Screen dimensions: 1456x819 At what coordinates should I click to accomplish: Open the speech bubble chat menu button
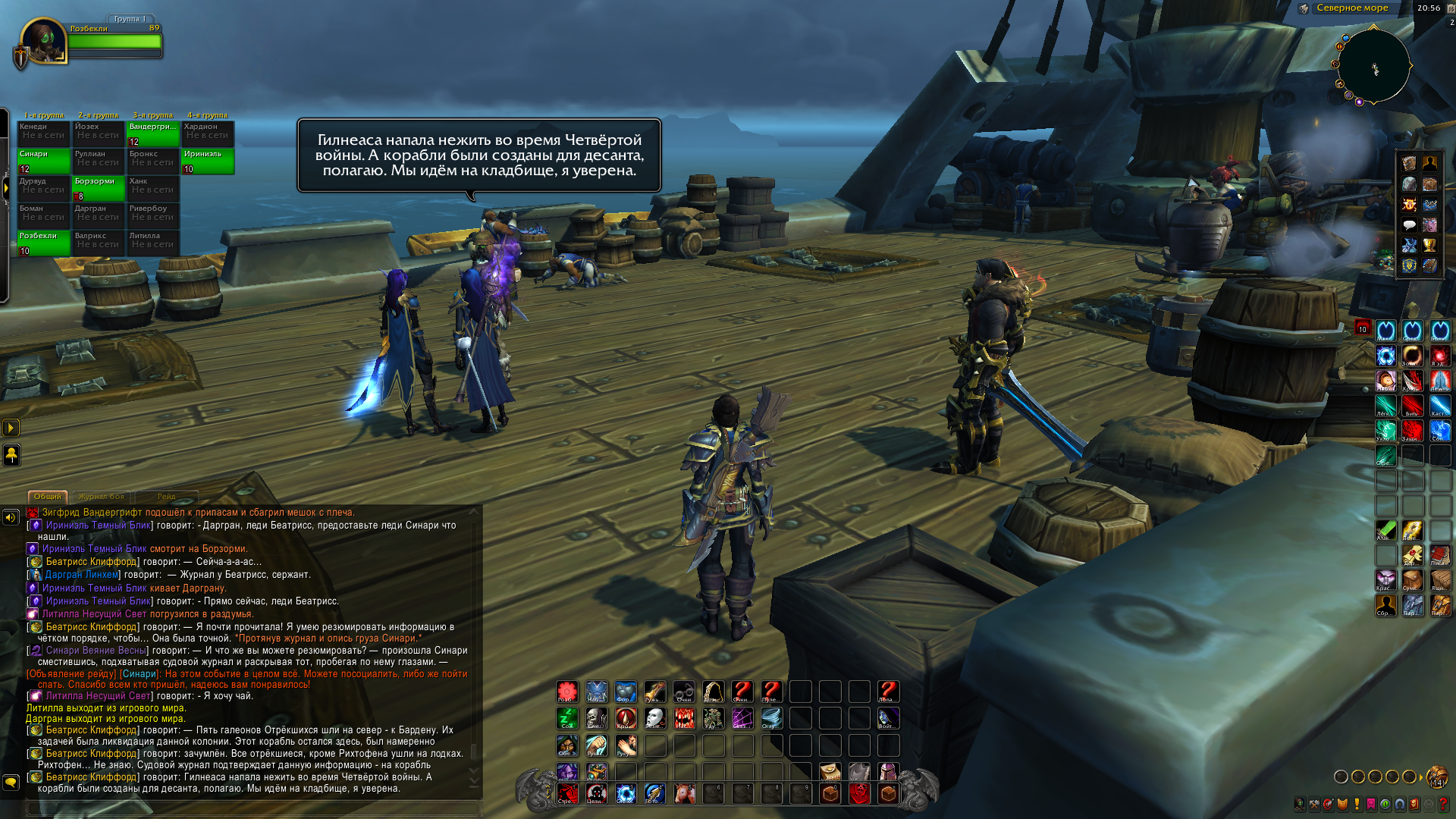point(1409,224)
